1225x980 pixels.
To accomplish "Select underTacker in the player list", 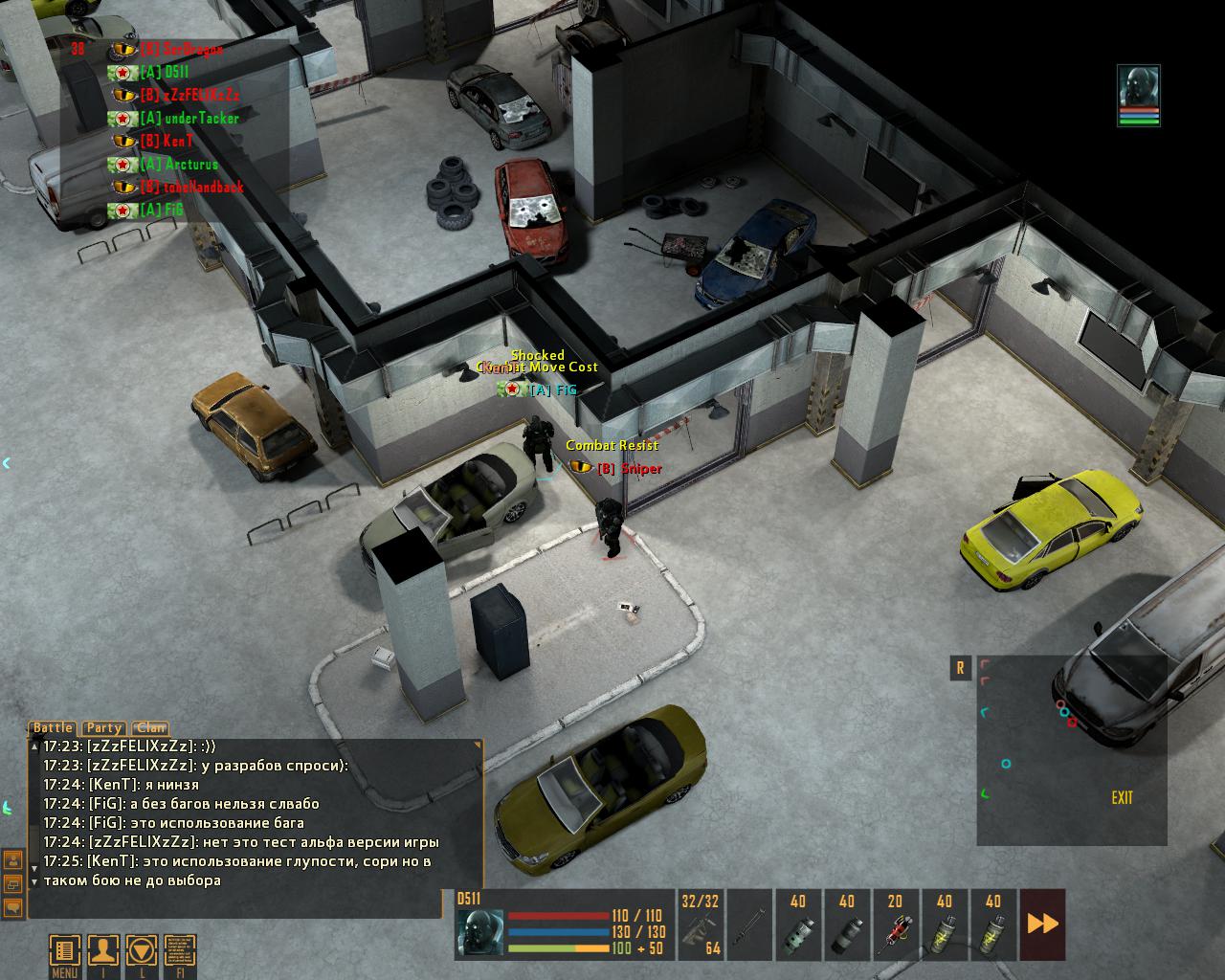I will 189,118.
